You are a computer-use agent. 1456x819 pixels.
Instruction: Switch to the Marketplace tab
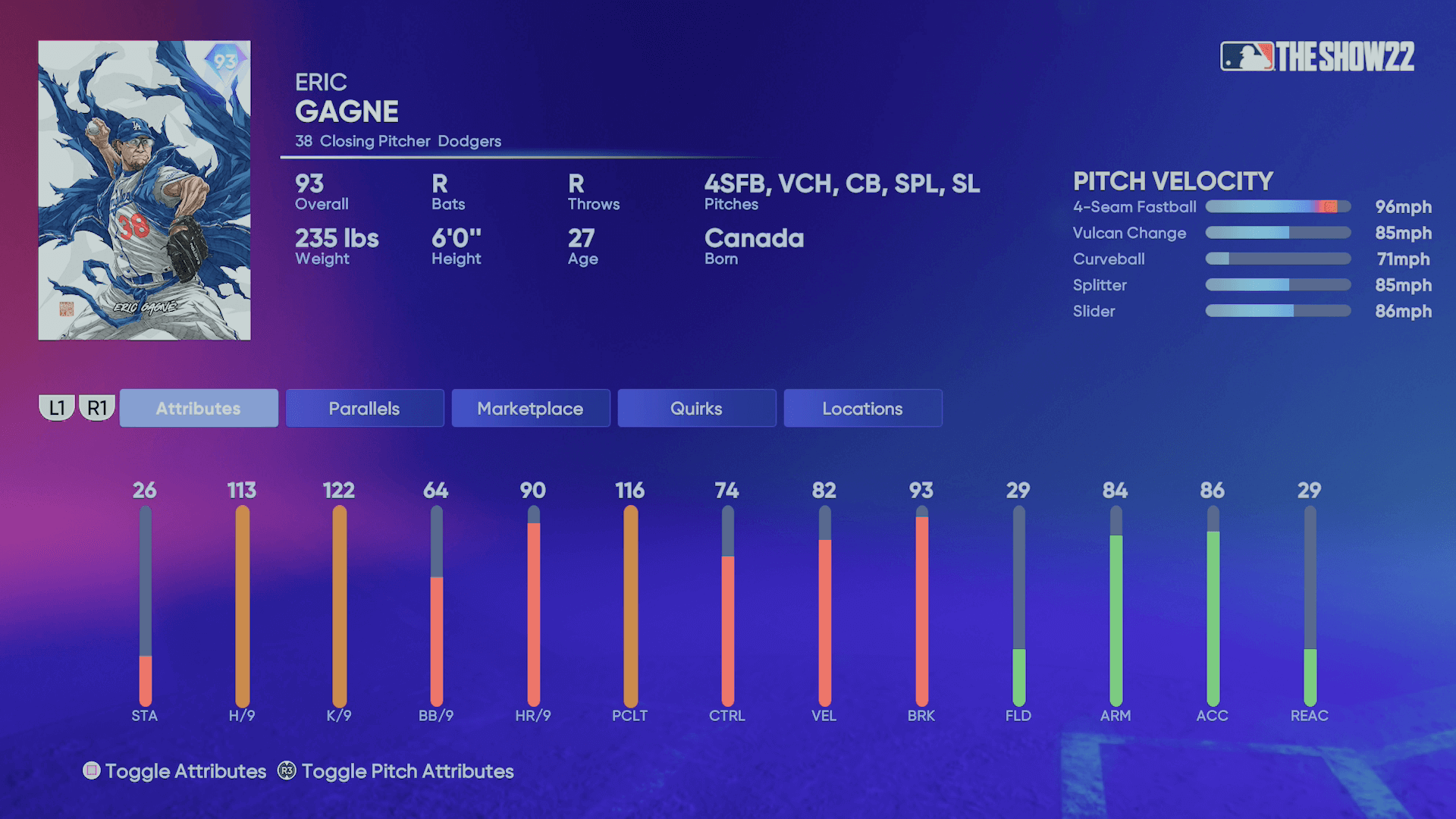click(x=530, y=408)
